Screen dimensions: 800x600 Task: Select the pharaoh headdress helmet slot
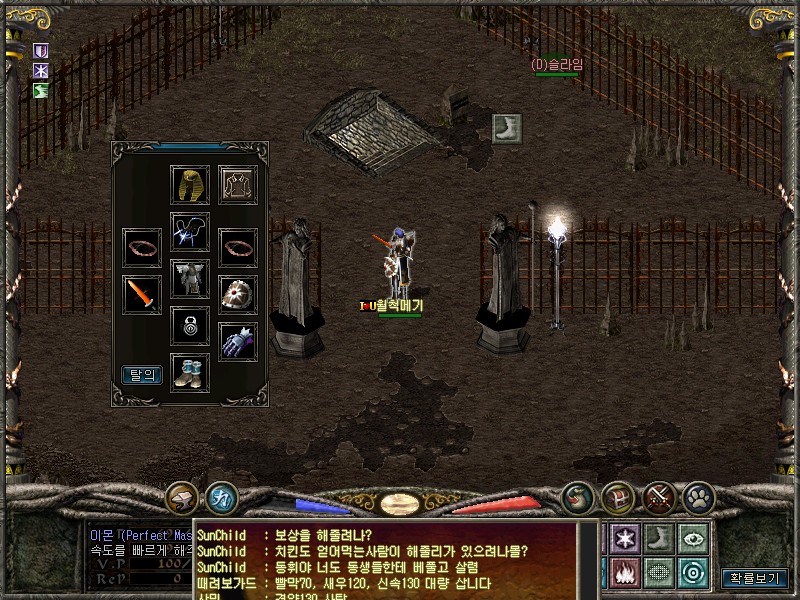(x=190, y=185)
